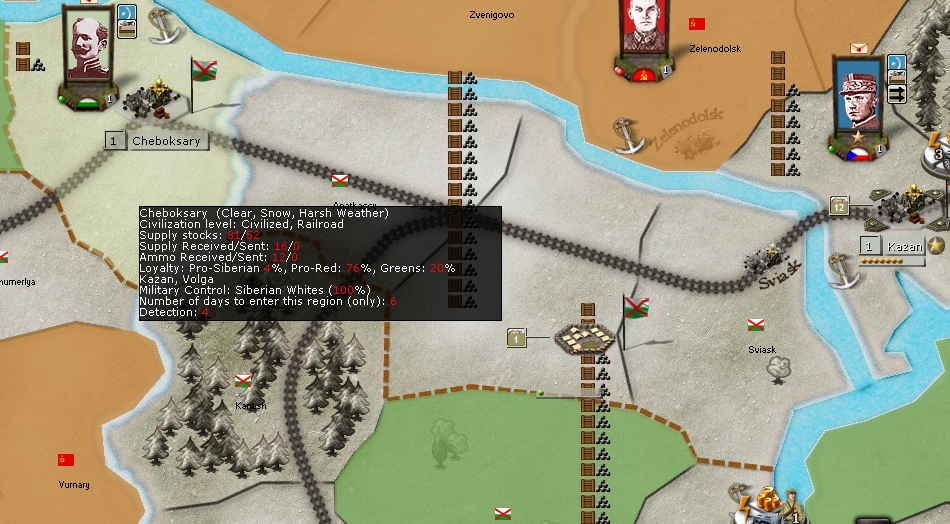The width and height of the screenshot is (950, 524).
Task: Click the gold star objective marker beside Kazan
Action: point(937,246)
